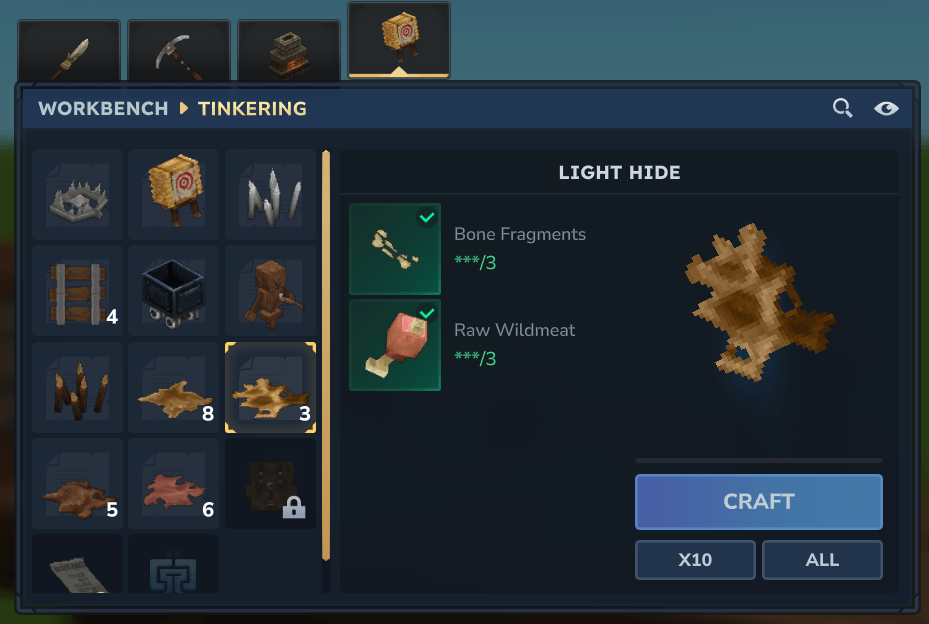Image resolution: width=929 pixels, height=624 pixels.
Task: Choose the reddish hide recipe
Action: (174, 484)
